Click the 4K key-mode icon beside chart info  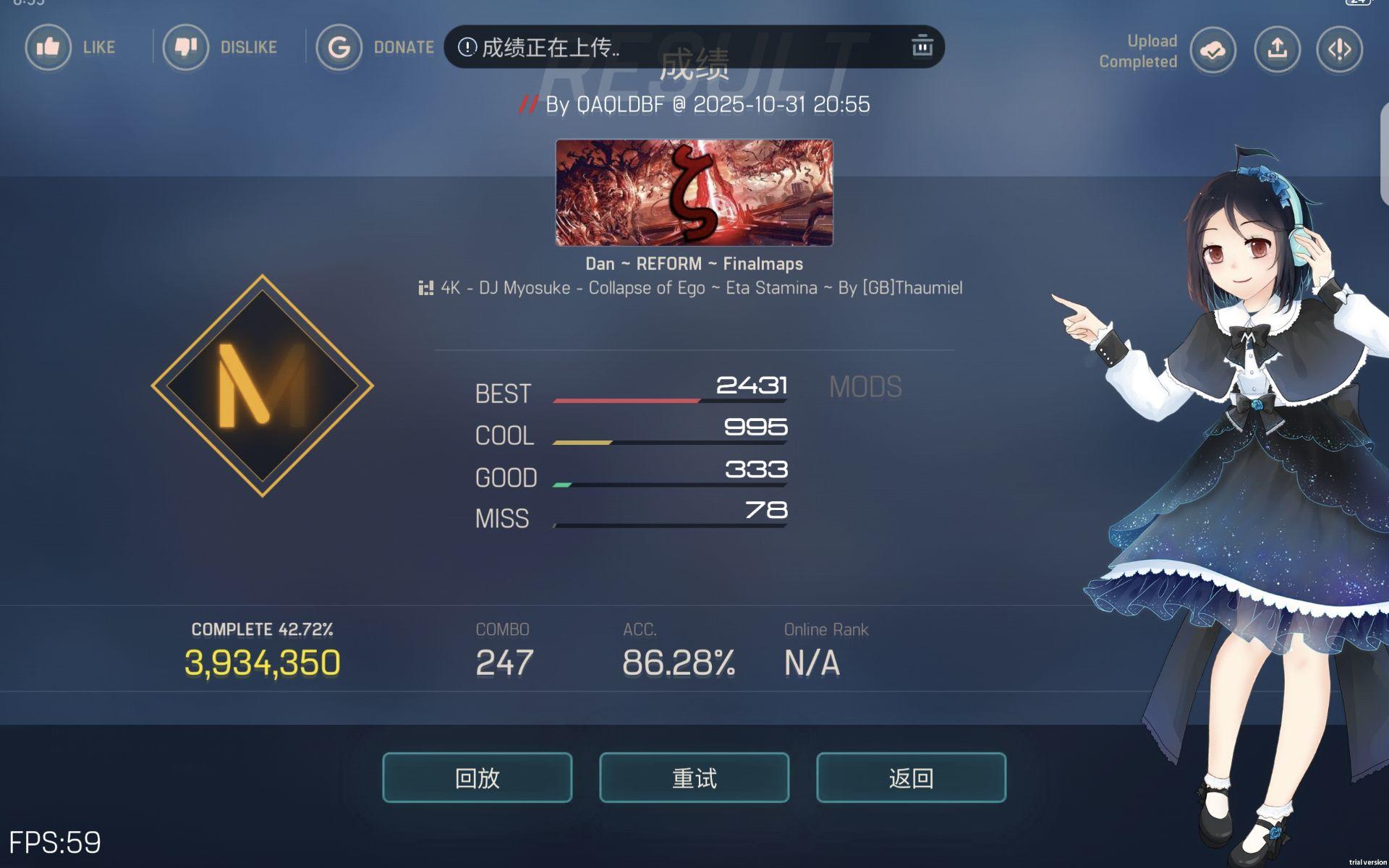(x=425, y=288)
